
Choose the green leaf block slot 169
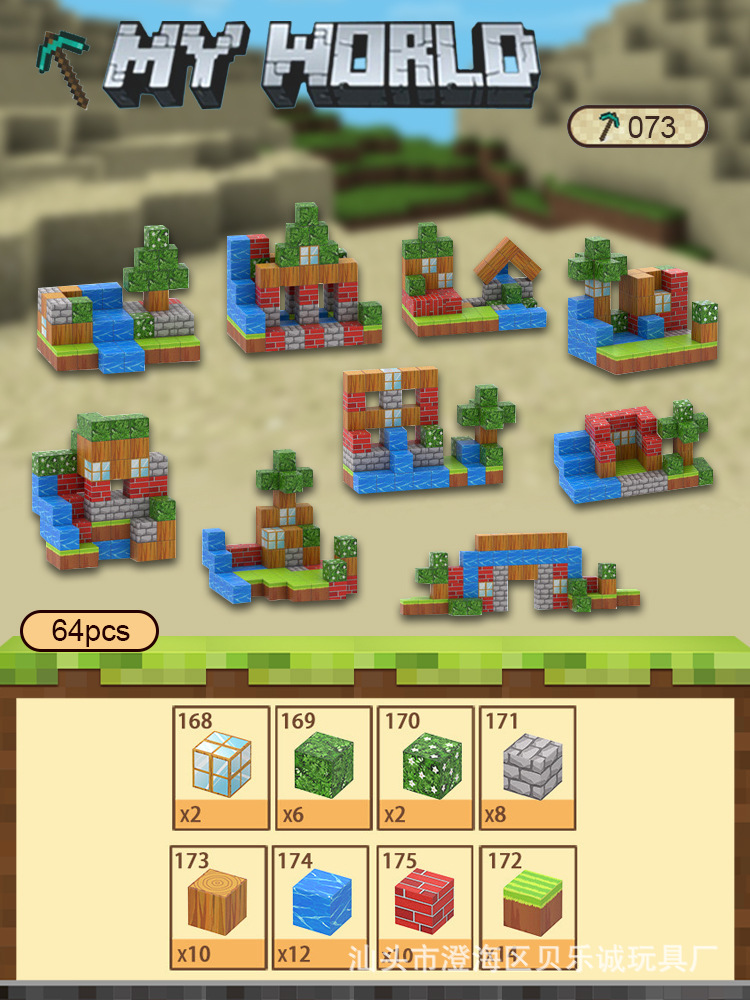[x=323, y=767]
